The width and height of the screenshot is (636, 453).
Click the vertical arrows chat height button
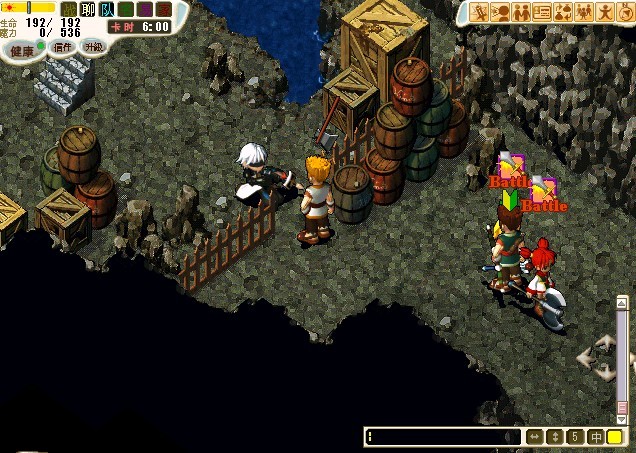click(555, 437)
